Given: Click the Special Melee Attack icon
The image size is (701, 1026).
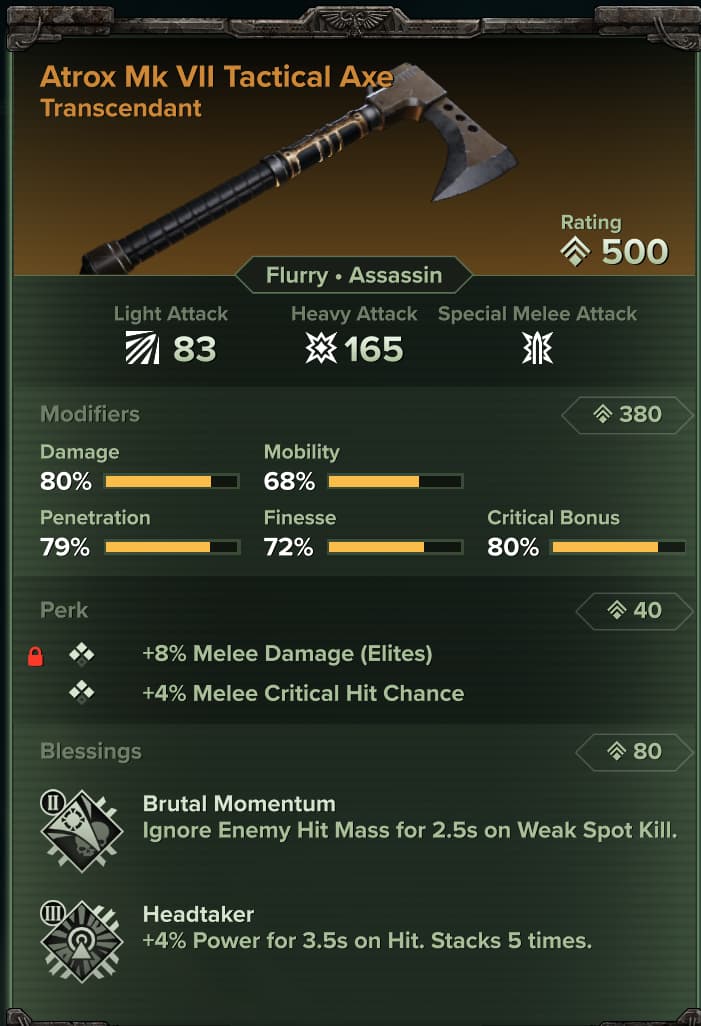Looking at the screenshot, I should (x=537, y=349).
